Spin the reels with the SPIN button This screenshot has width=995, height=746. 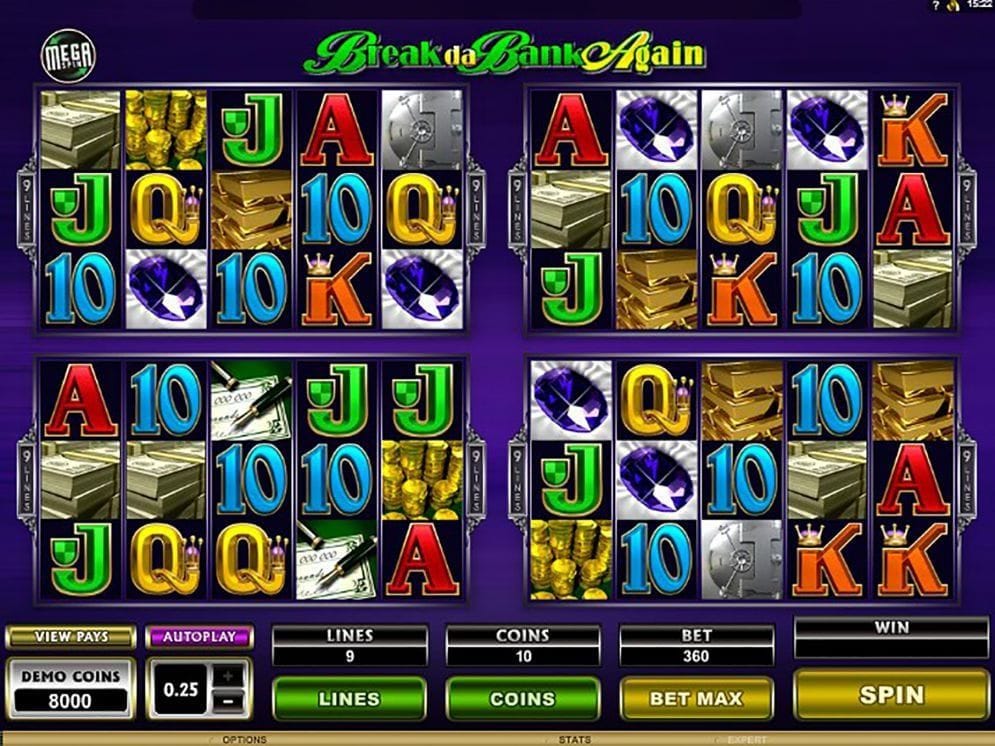point(891,695)
